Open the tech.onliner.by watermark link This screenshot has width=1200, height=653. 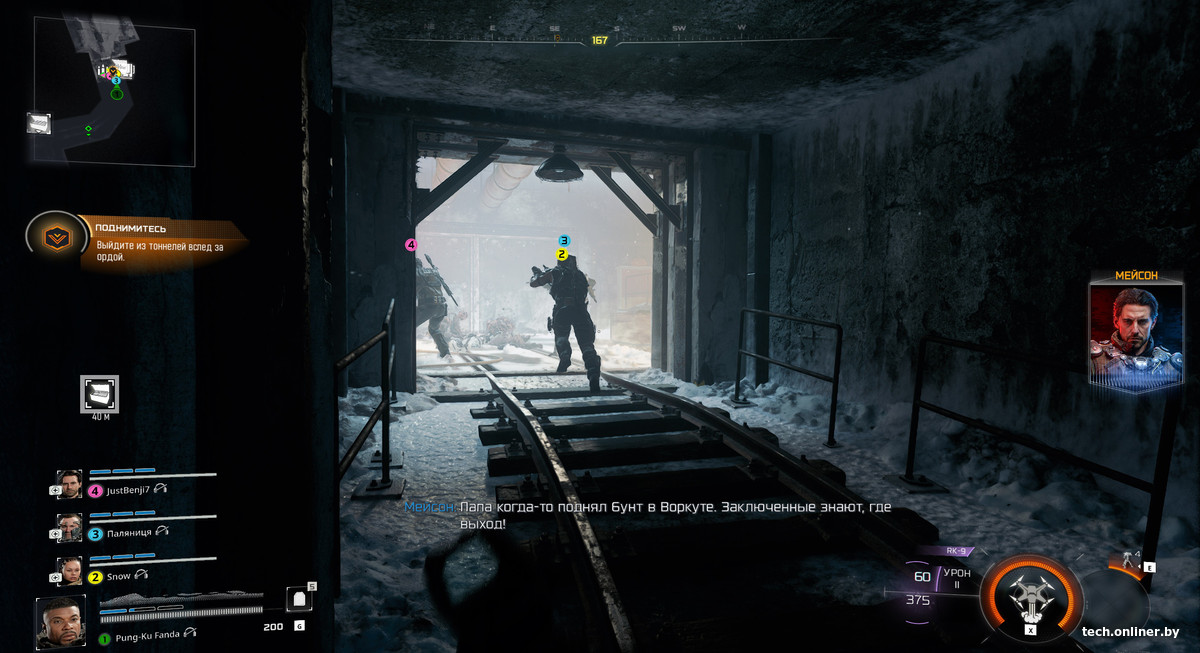tap(1130, 631)
